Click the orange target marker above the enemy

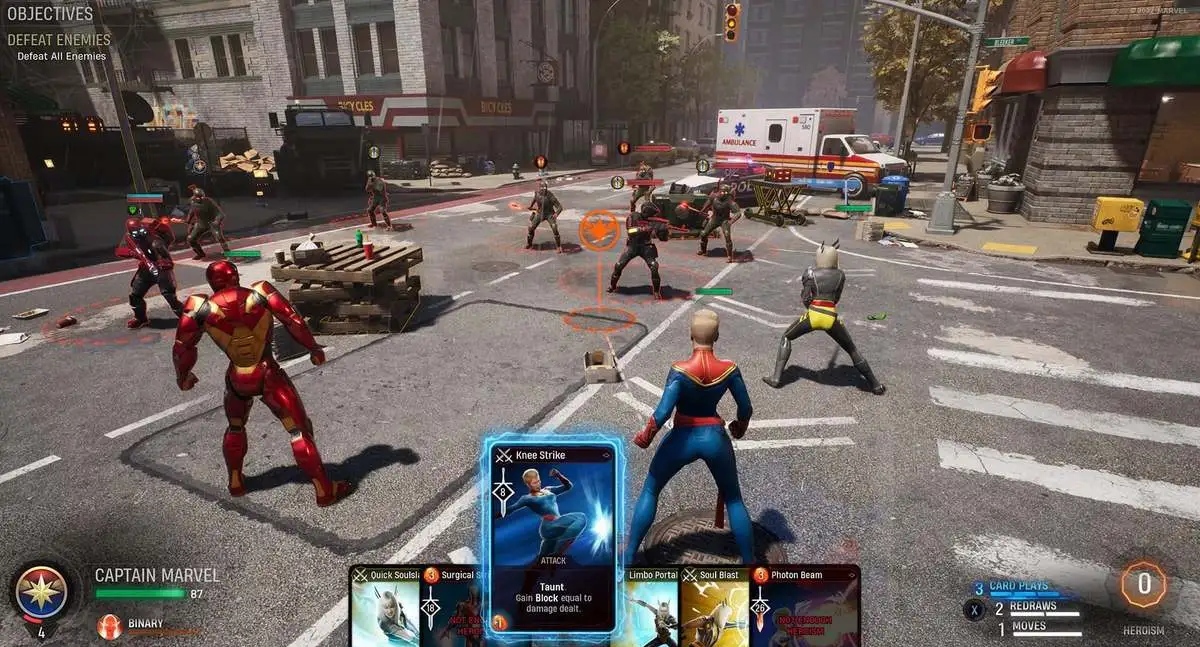(x=599, y=229)
